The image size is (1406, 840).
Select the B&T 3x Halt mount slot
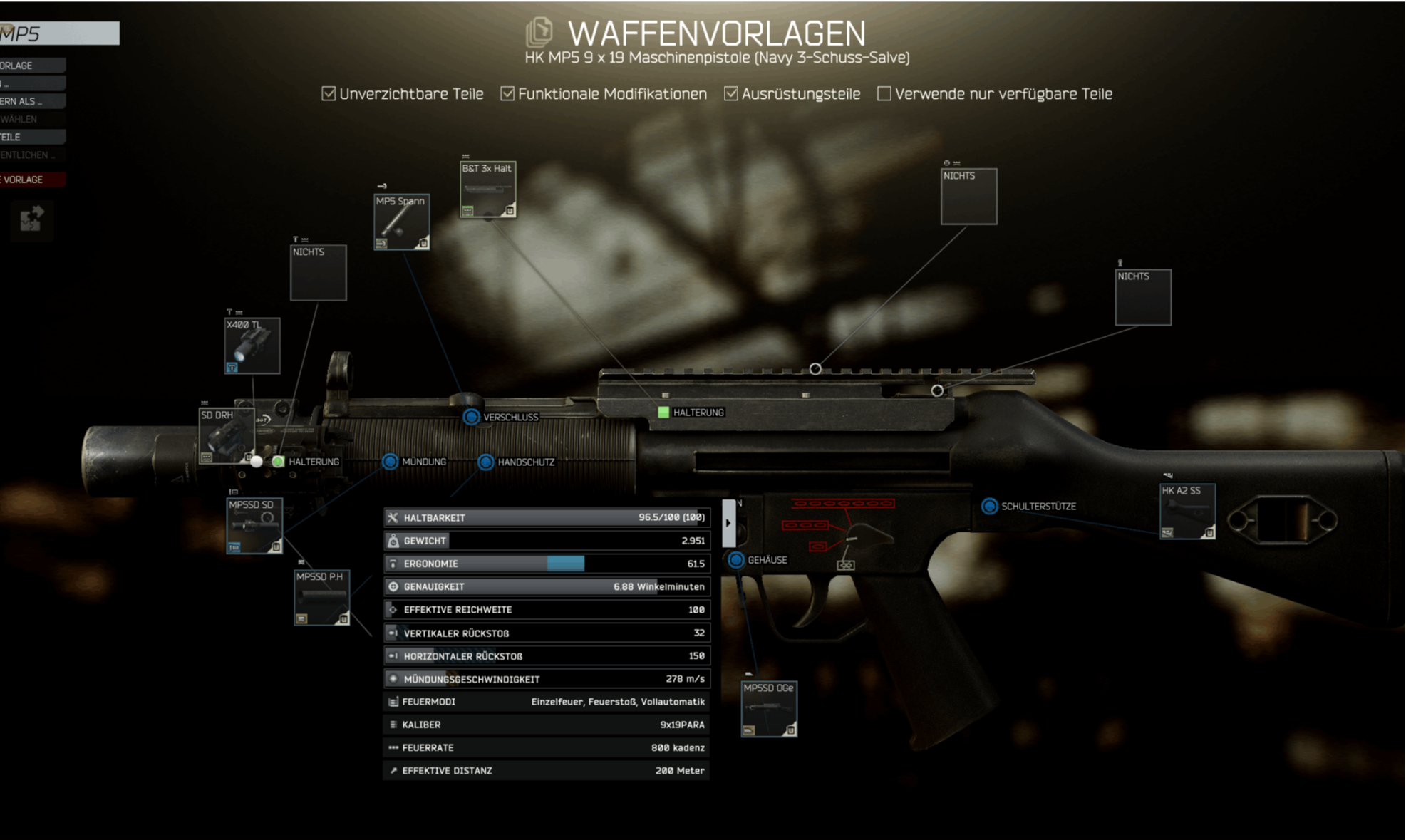tap(487, 190)
